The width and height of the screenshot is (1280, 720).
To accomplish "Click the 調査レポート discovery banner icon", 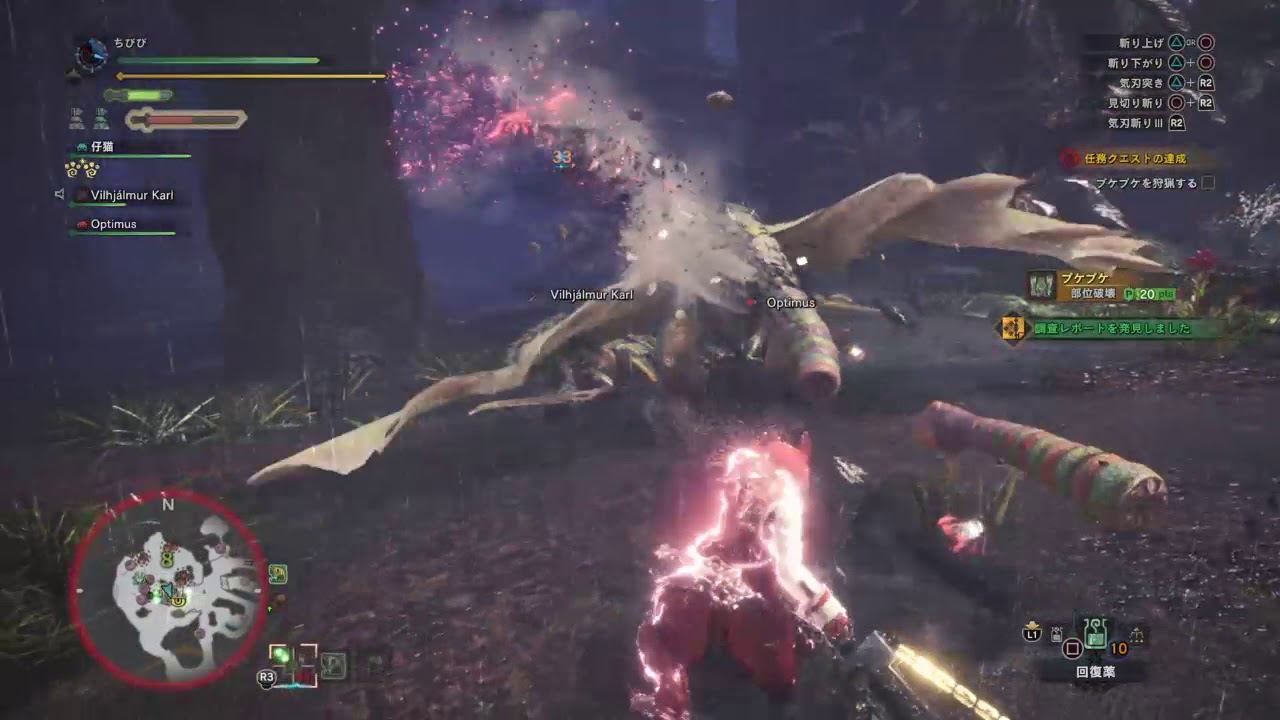I will click(1011, 326).
